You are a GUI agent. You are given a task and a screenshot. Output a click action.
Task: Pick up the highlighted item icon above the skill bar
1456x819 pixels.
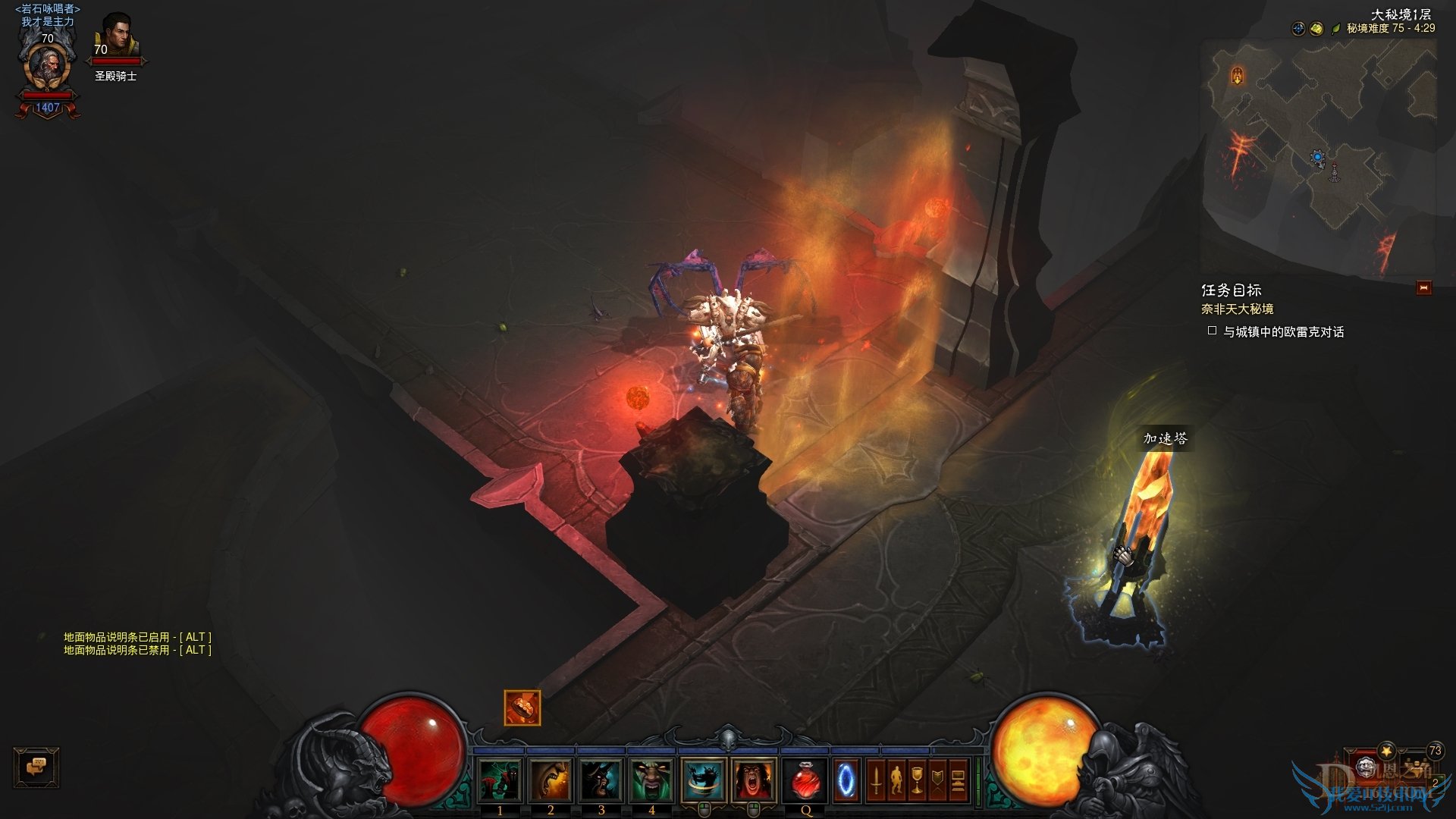[520, 707]
